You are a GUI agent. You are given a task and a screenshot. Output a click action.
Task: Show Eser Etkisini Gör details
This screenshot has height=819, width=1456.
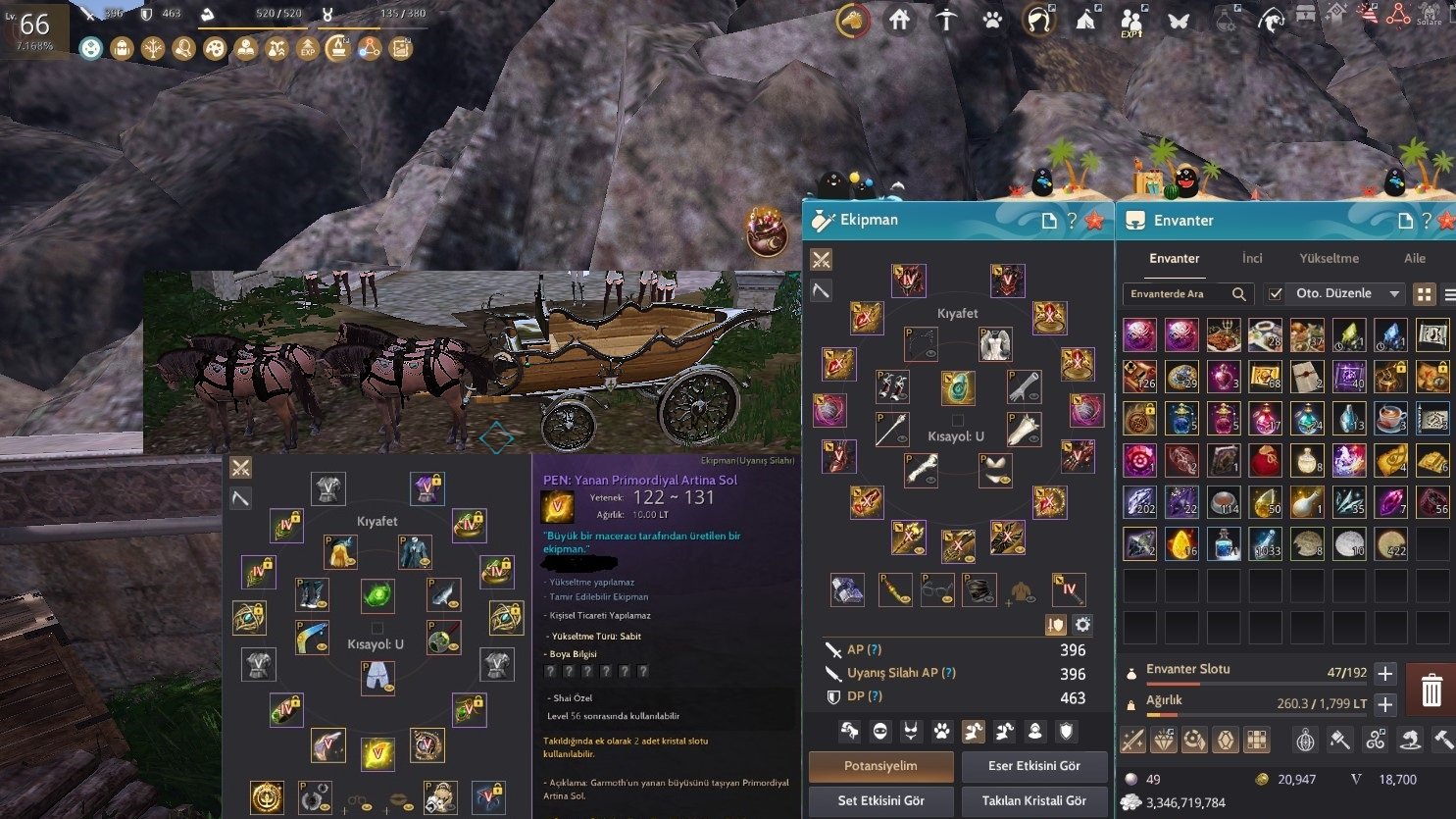[x=1033, y=766]
